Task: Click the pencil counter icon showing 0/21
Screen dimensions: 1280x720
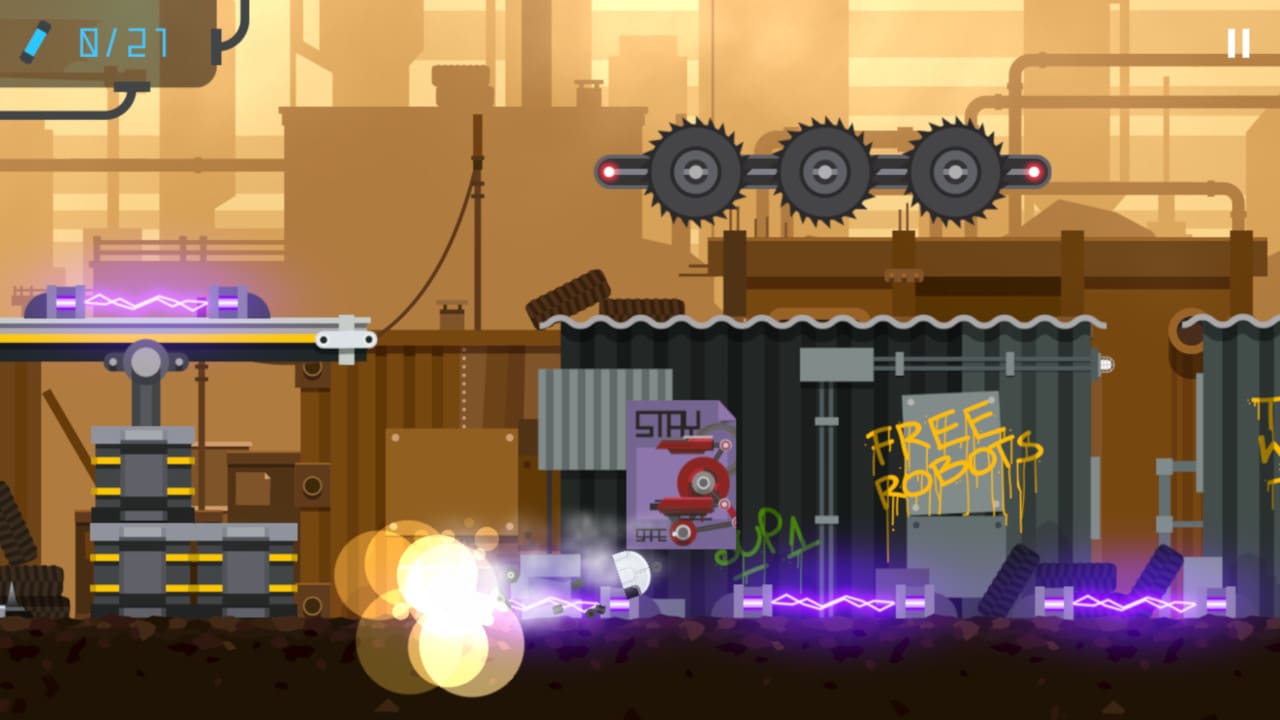Action: point(35,42)
